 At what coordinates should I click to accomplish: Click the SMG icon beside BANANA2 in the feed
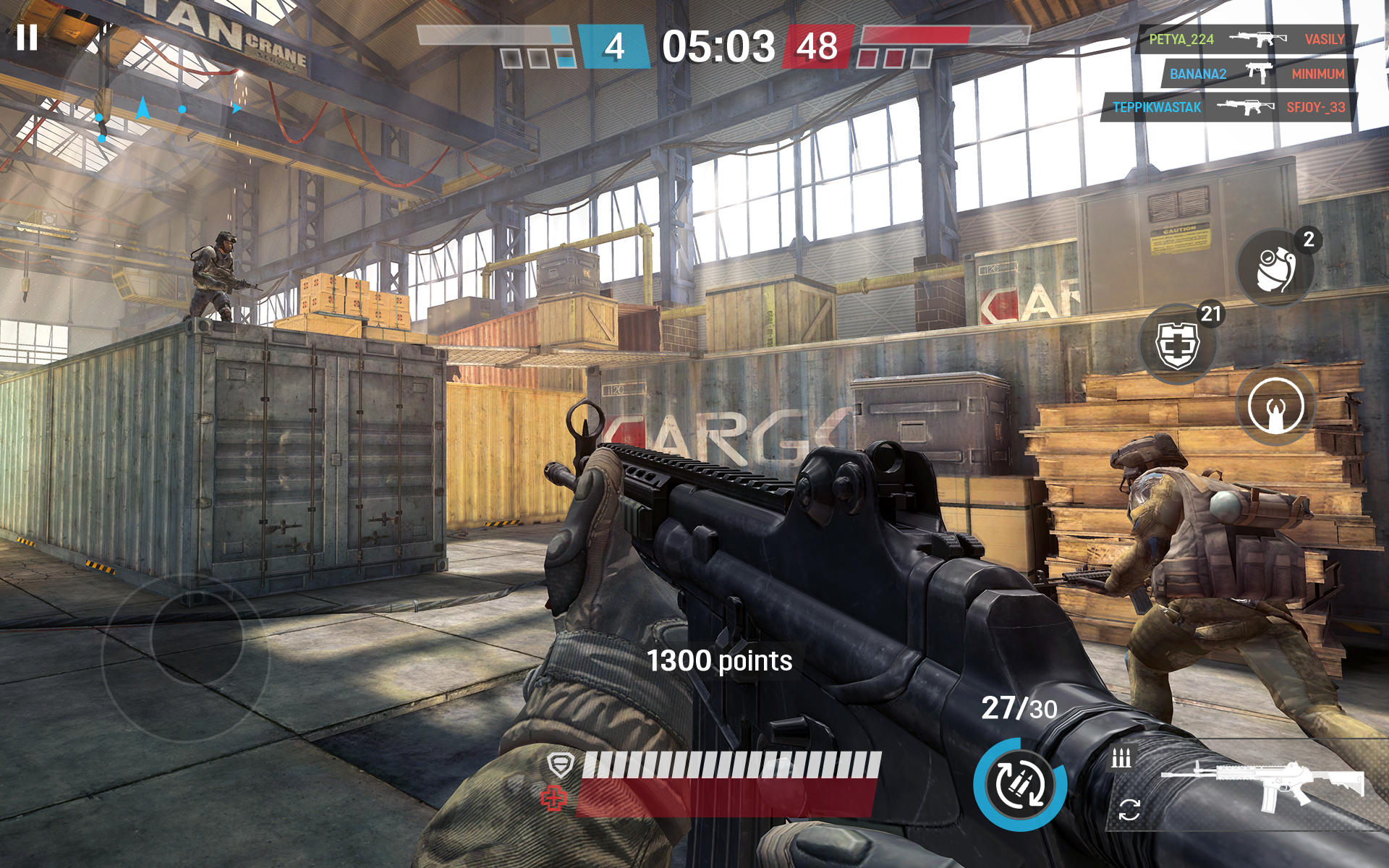pos(1257,74)
